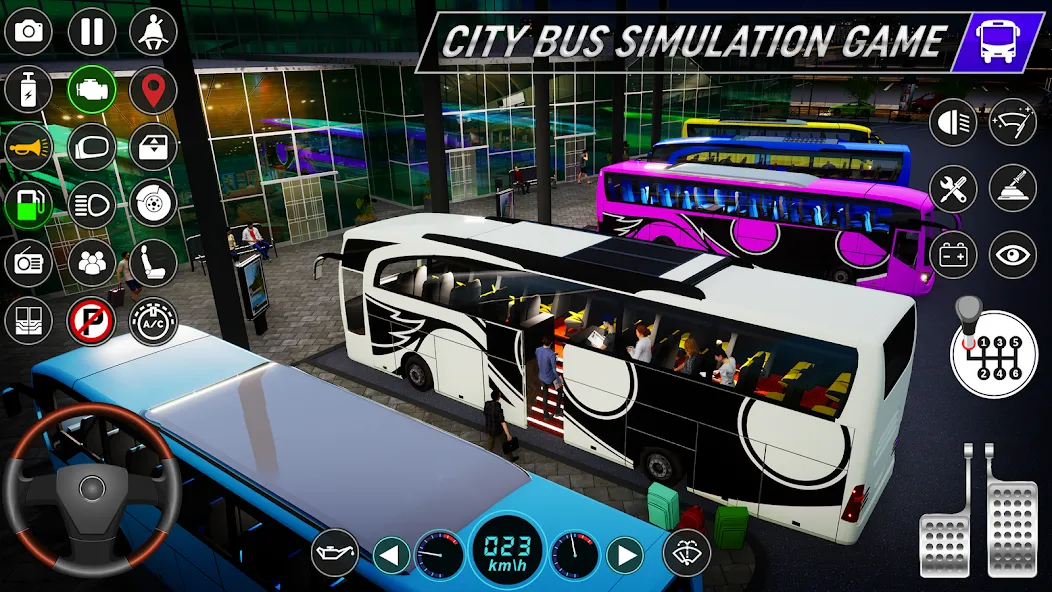Click the green fuel pump icon
Image resolution: width=1052 pixels, height=592 pixels.
(29, 205)
